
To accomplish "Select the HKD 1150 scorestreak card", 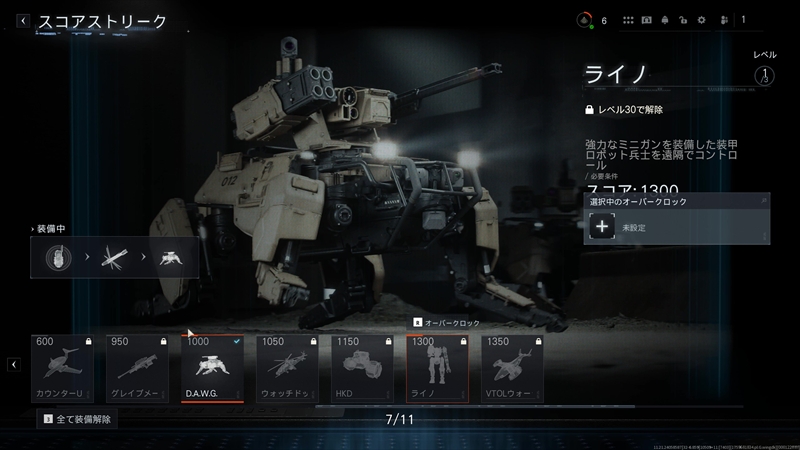I will (362, 367).
